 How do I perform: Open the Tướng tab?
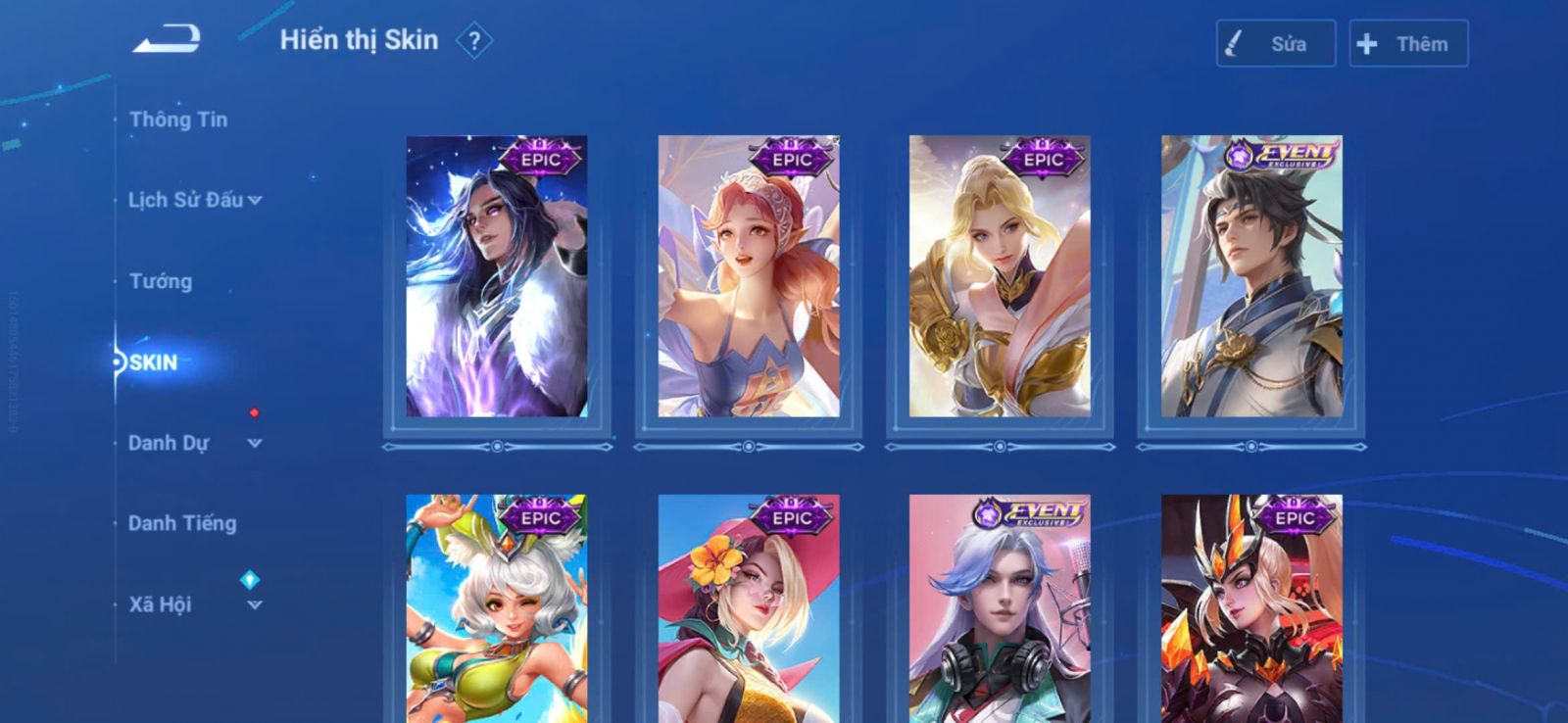point(161,281)
